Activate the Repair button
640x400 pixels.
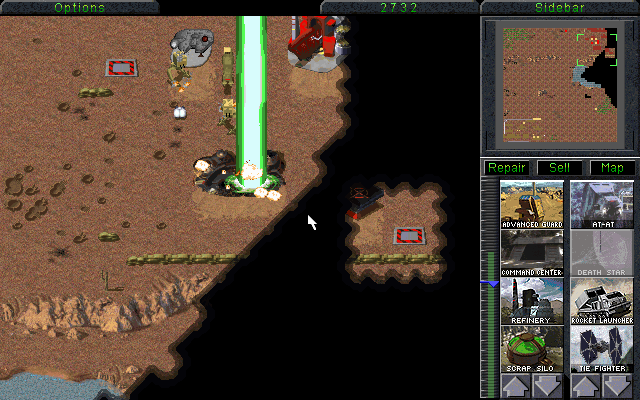click(507, 167)
